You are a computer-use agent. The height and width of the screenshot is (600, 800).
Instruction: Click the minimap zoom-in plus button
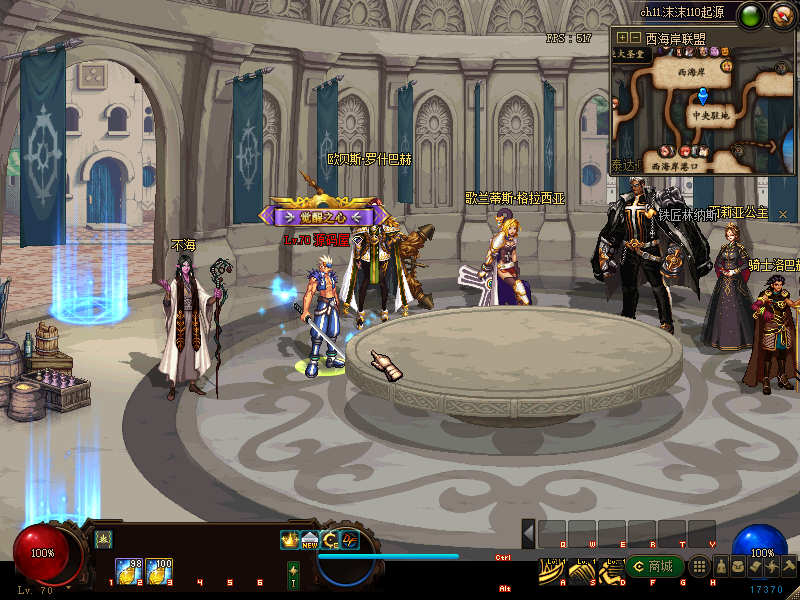pyautogui.click(x=622, y=38)
